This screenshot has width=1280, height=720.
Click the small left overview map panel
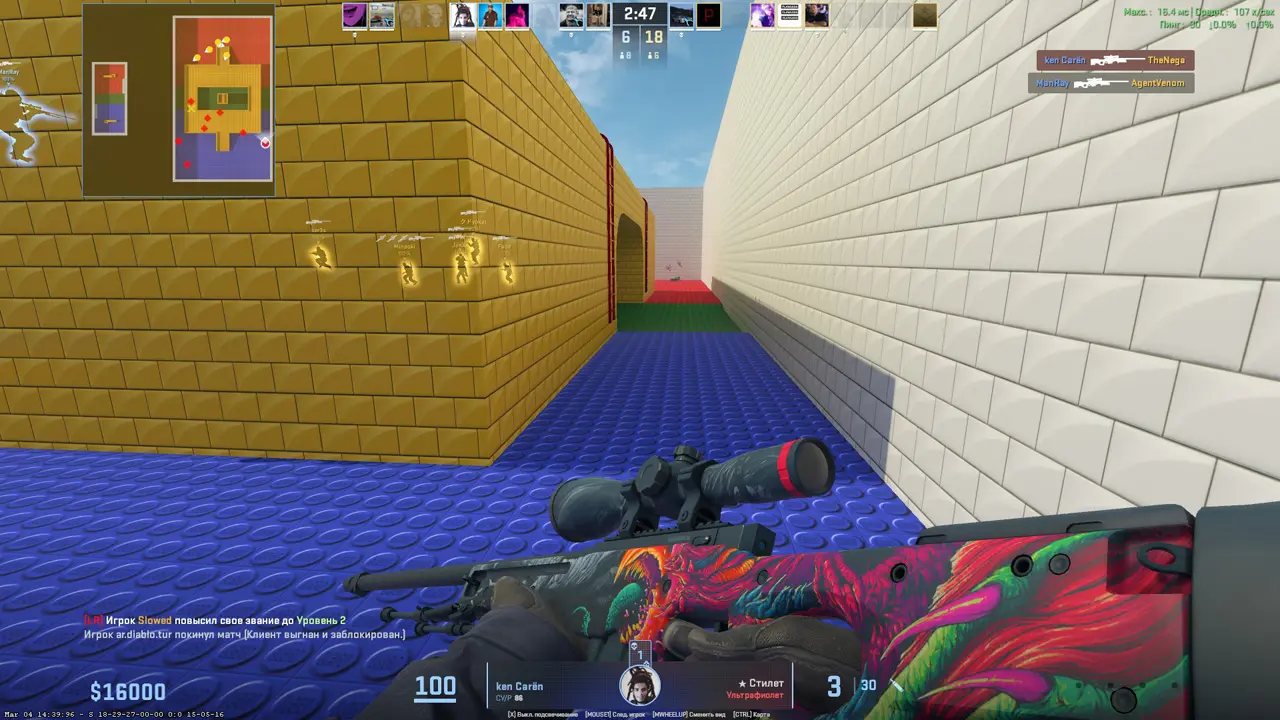pyautogui.click(x=109, y=98)
